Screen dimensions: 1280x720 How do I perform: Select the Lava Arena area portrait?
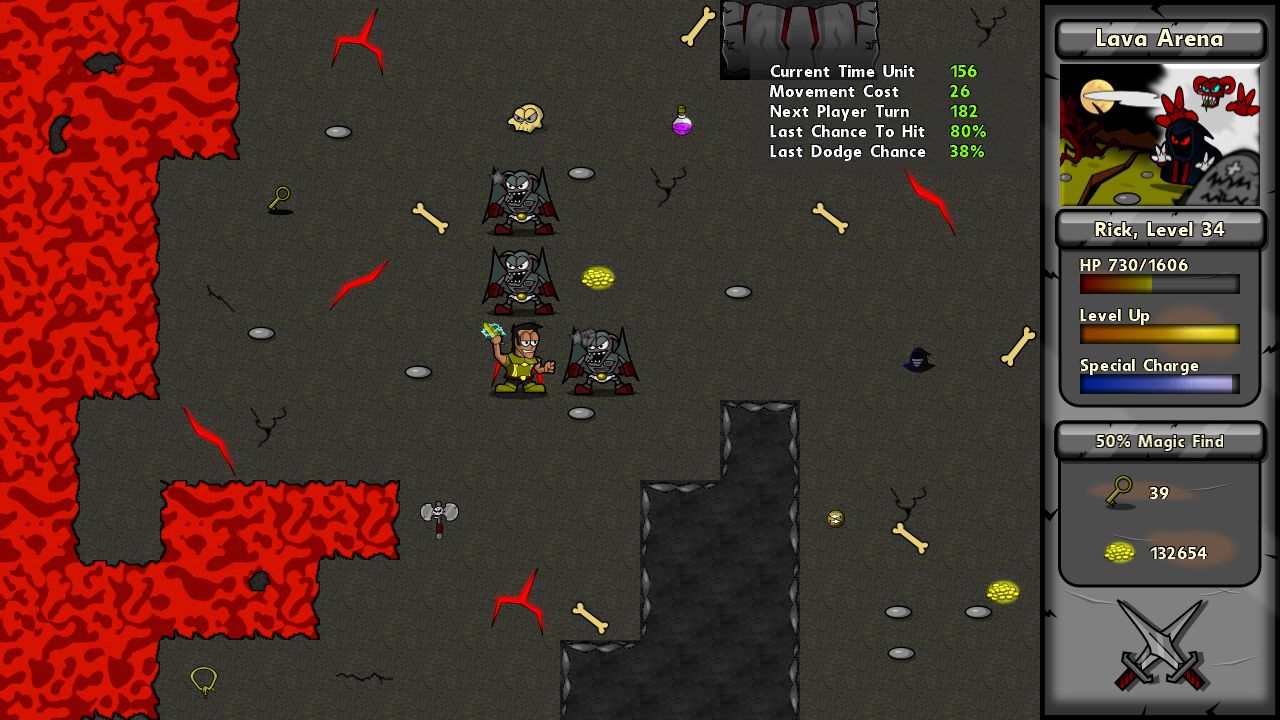(1159, 135)
